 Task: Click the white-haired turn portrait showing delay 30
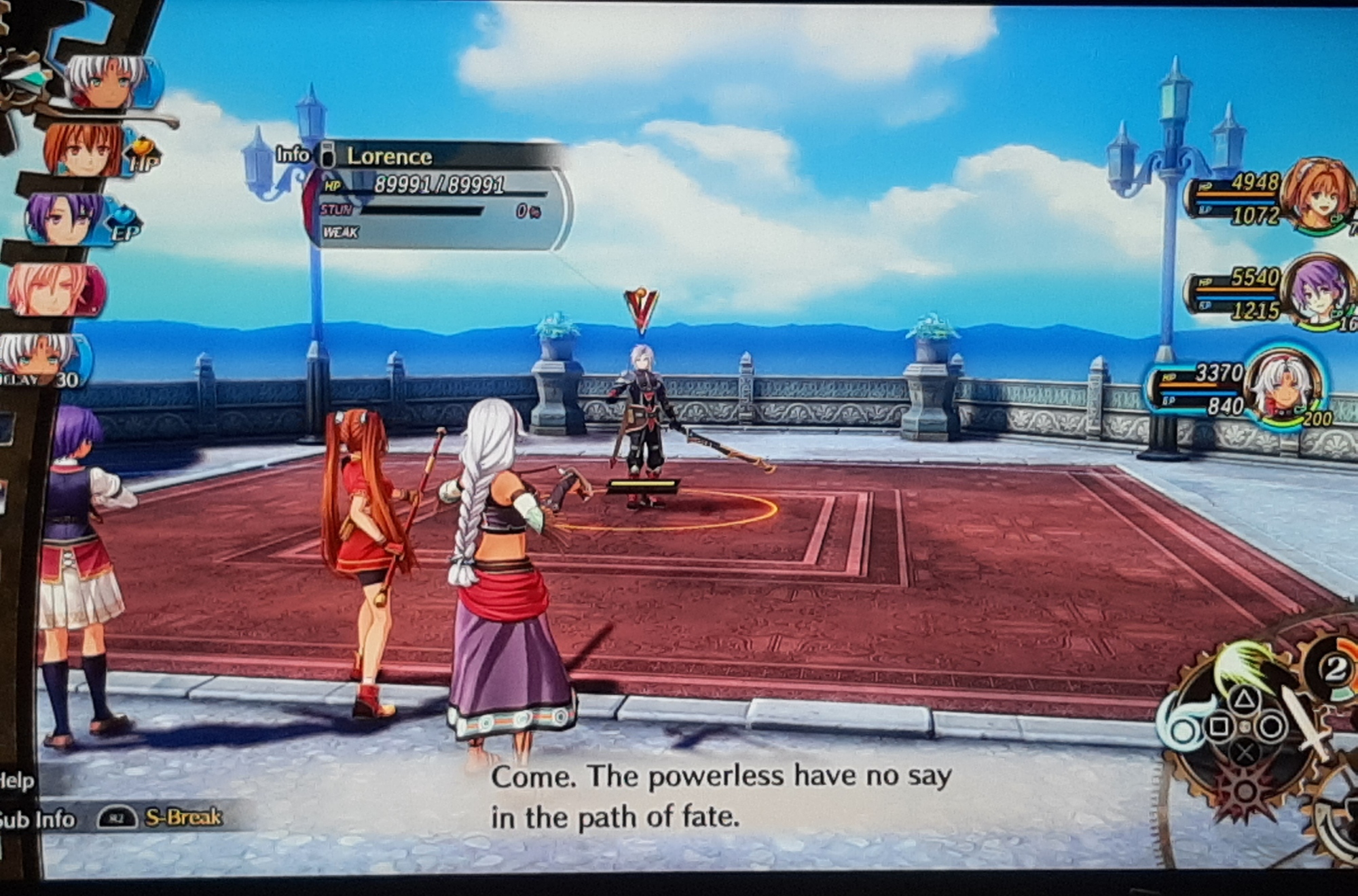pos(42,361)
